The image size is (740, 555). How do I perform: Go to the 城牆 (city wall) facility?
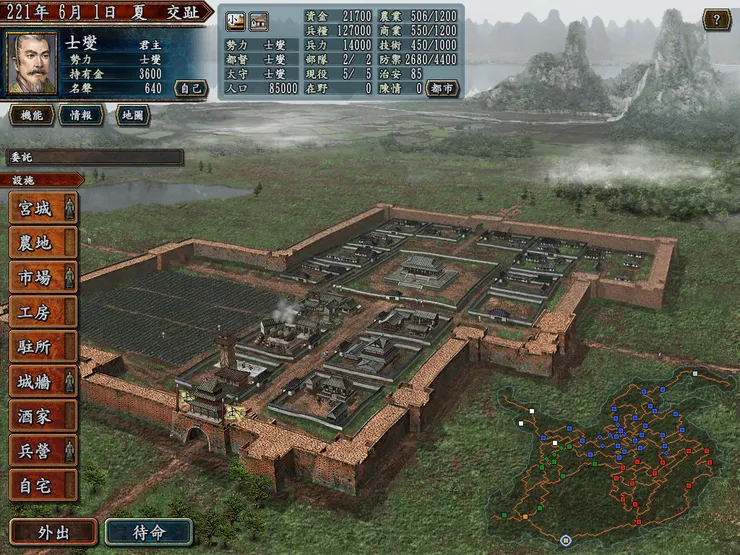pos(43,381)
